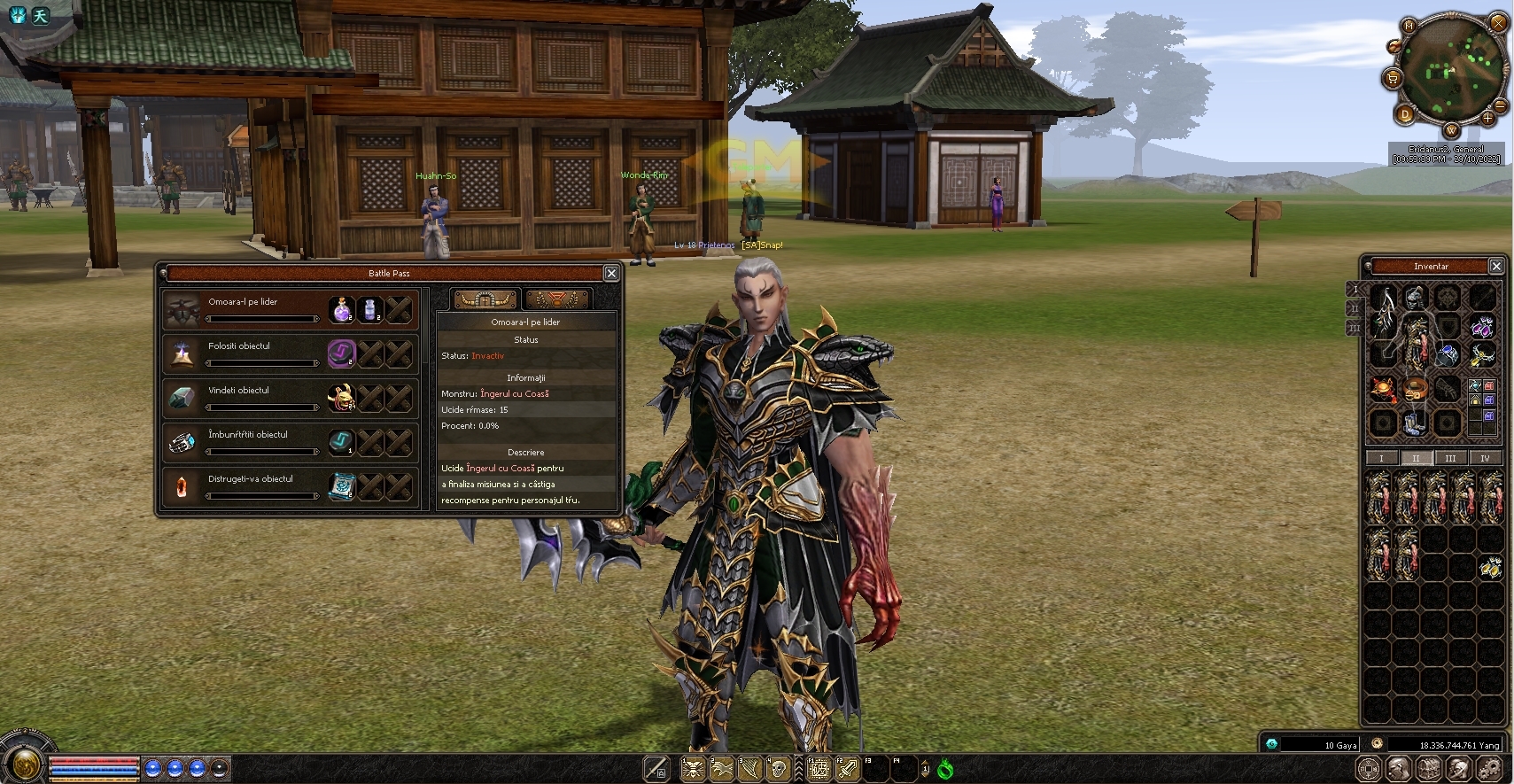Click the minimap zoom-in plus button
The image size is (1514, 784).
point(1487,118)
